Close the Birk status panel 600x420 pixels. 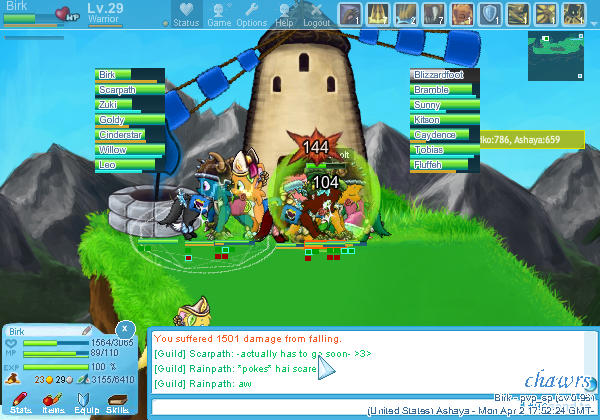point(124,328)
